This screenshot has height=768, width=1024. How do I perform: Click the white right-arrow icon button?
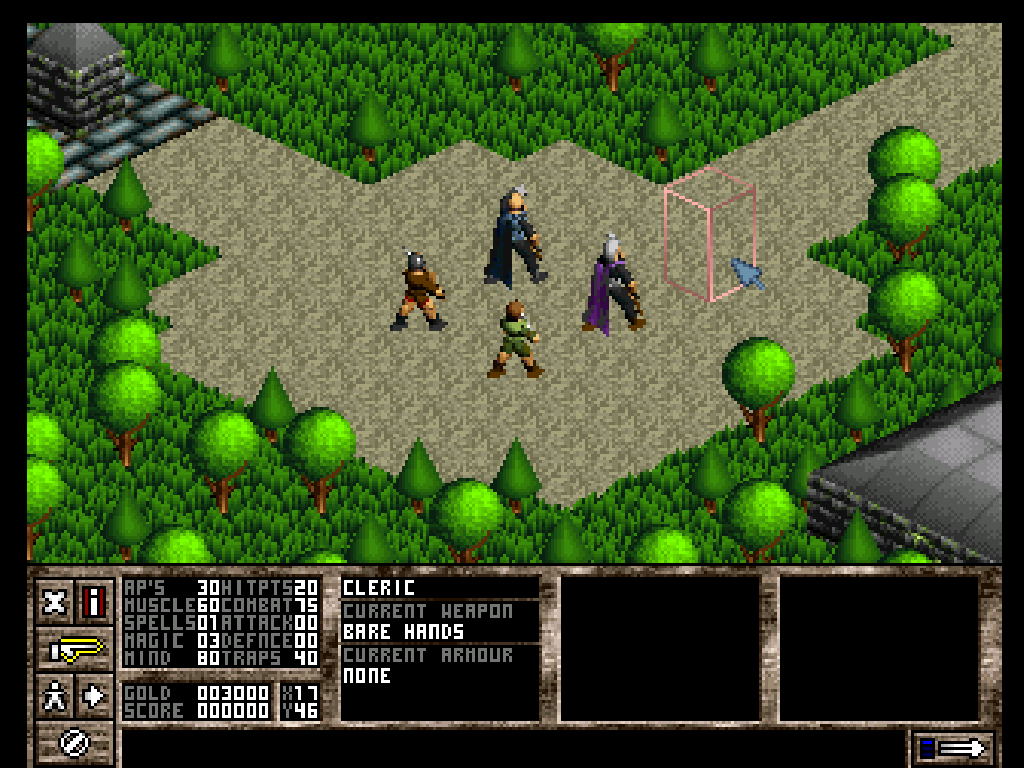95,696
